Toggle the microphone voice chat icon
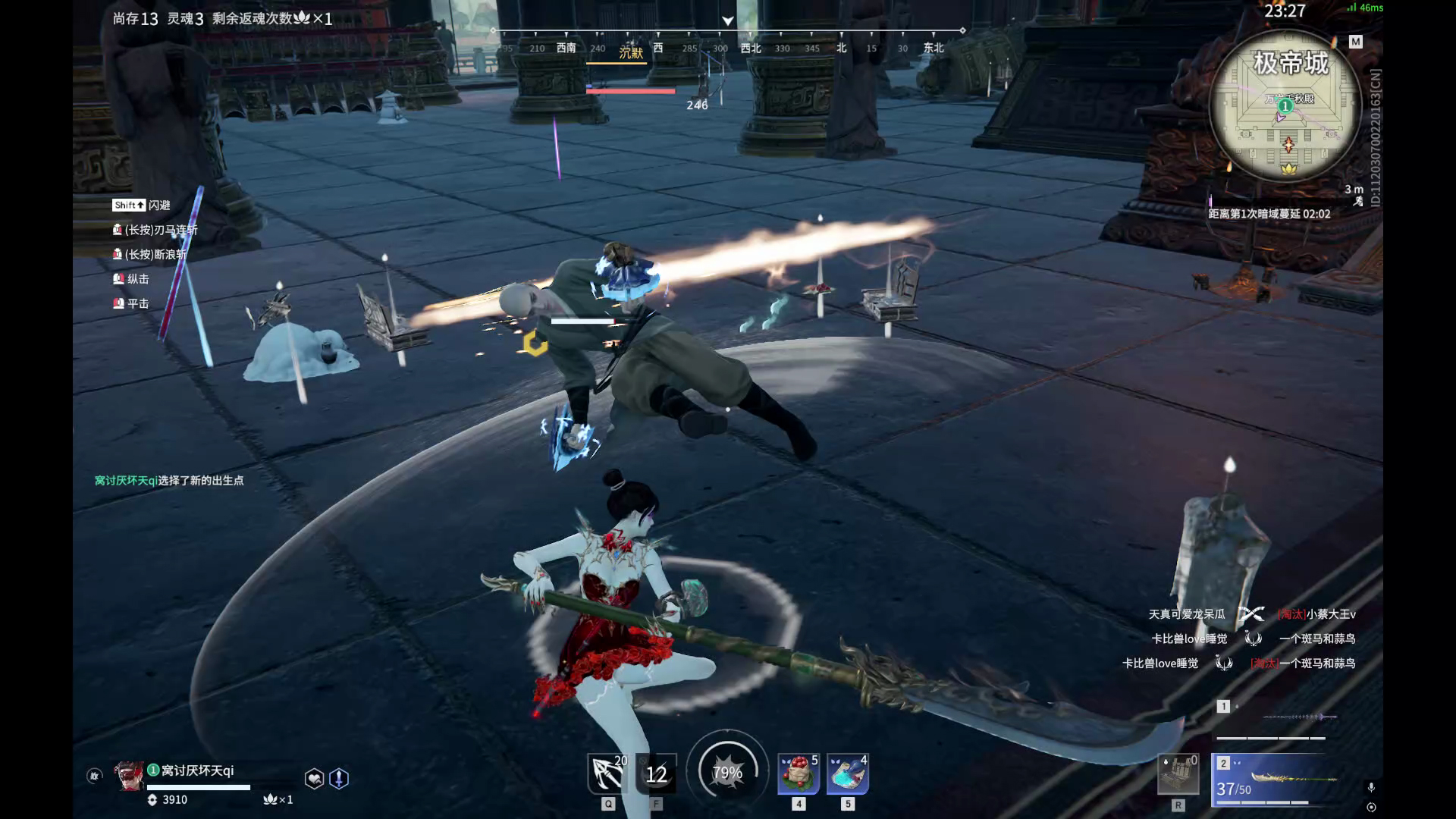This screenshot has width=1456, height=819. tap(1371, 788)
